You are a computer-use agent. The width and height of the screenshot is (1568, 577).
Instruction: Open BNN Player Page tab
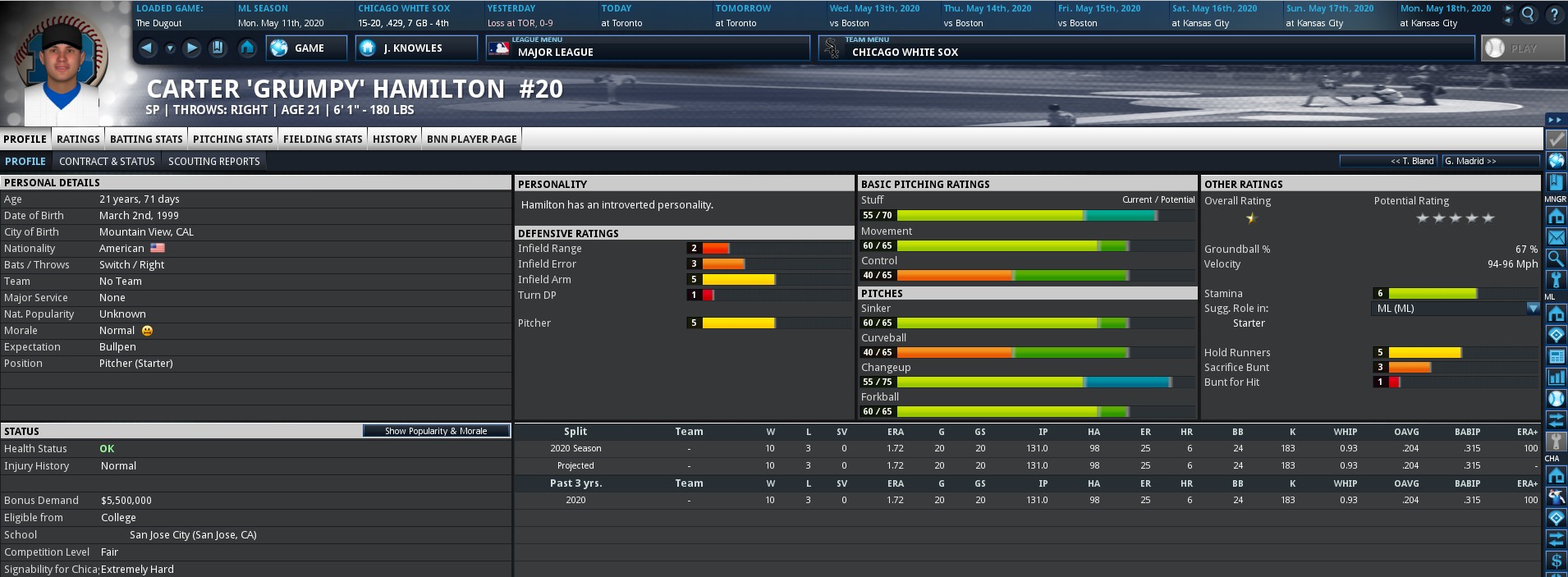[471, 139]
